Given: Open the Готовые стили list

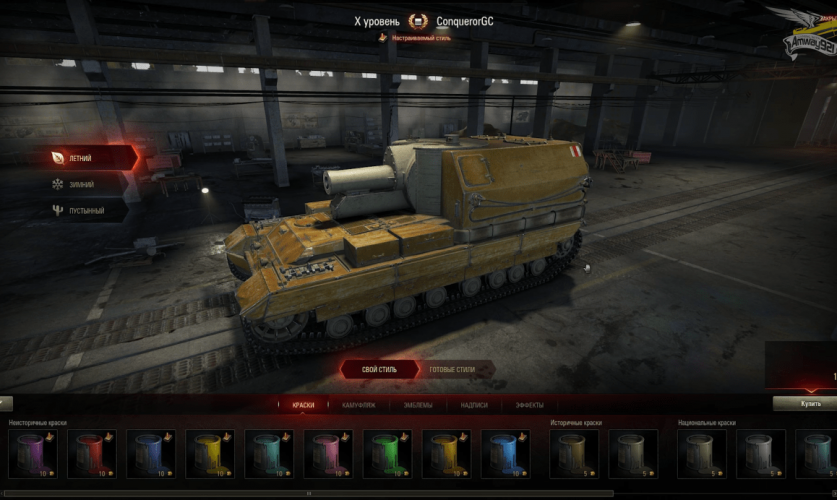Looking at the screenshot, I should pos(451,369).
